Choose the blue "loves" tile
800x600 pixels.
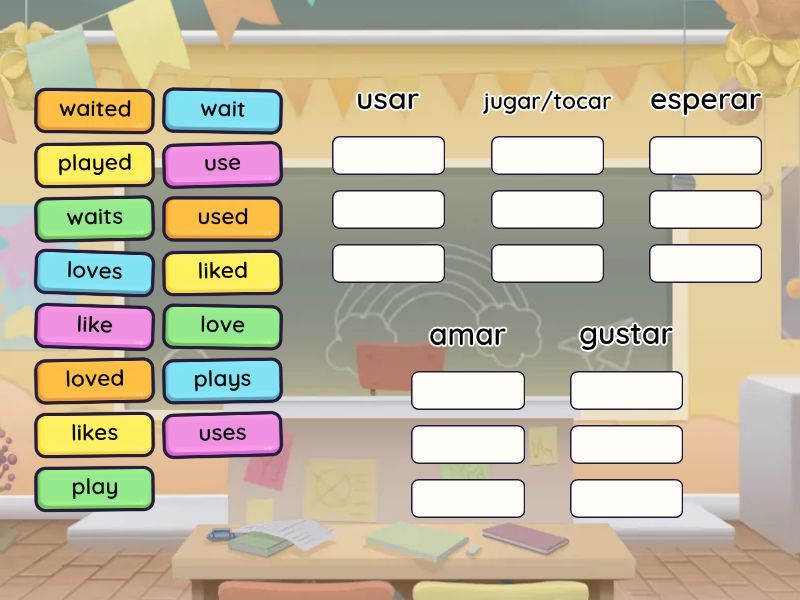pos(95,272)
